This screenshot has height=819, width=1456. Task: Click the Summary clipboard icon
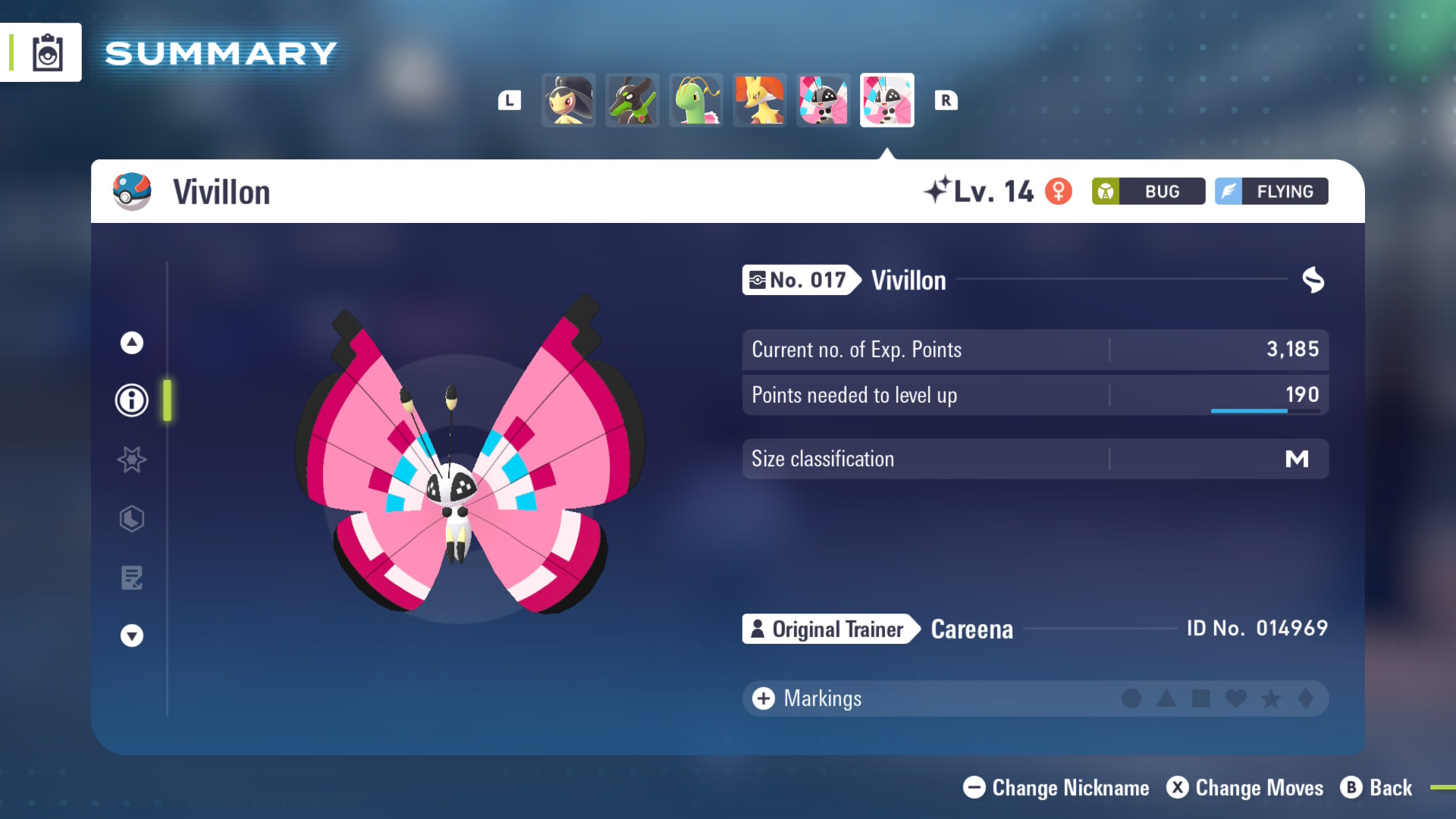[x=47, y=53]
